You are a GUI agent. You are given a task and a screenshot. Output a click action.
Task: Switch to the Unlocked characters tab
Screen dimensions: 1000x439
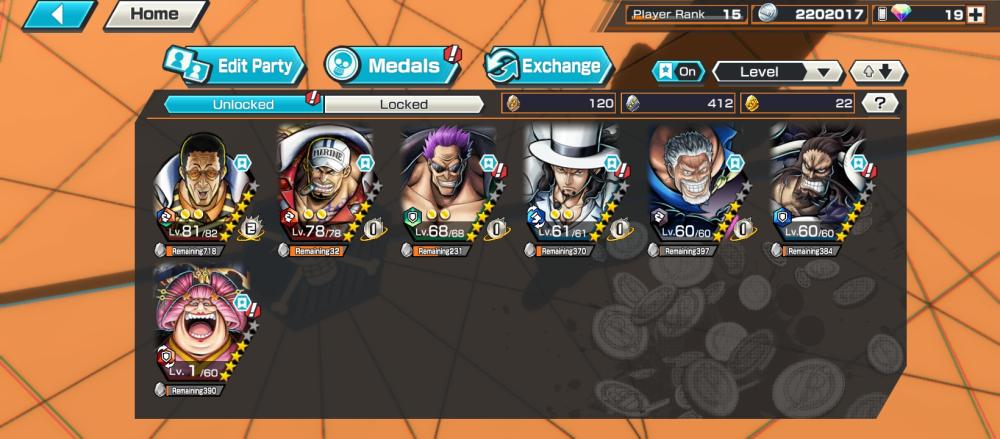(x=242, y=104)
